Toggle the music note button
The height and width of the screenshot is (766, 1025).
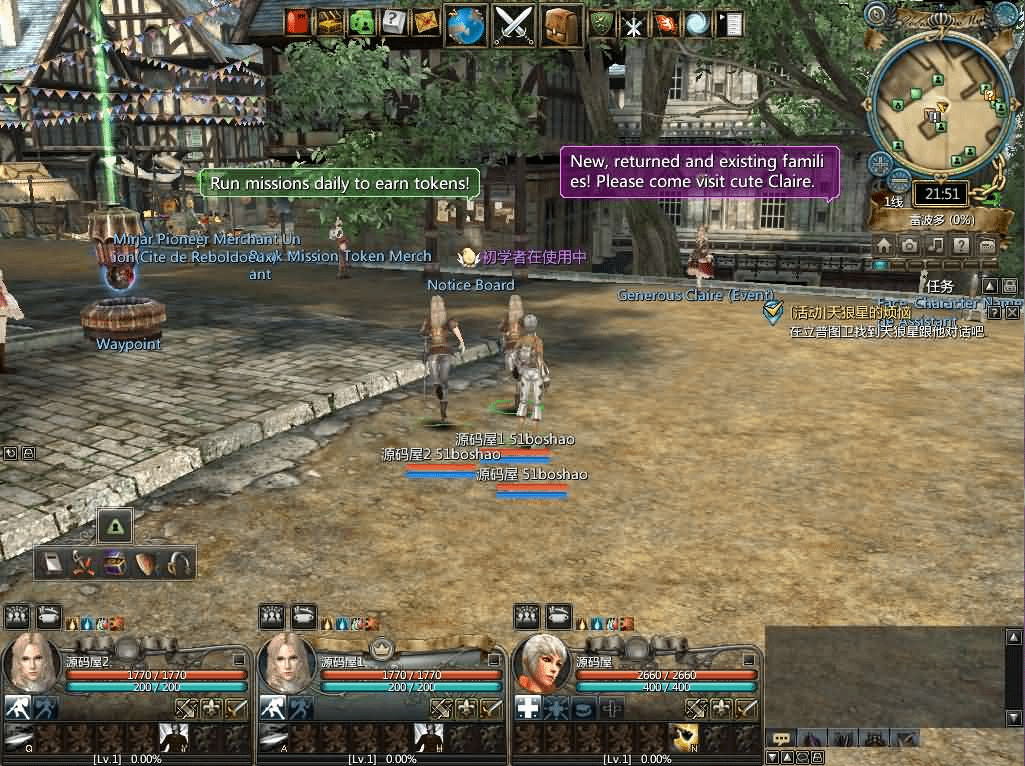click(x=935, y=245)
